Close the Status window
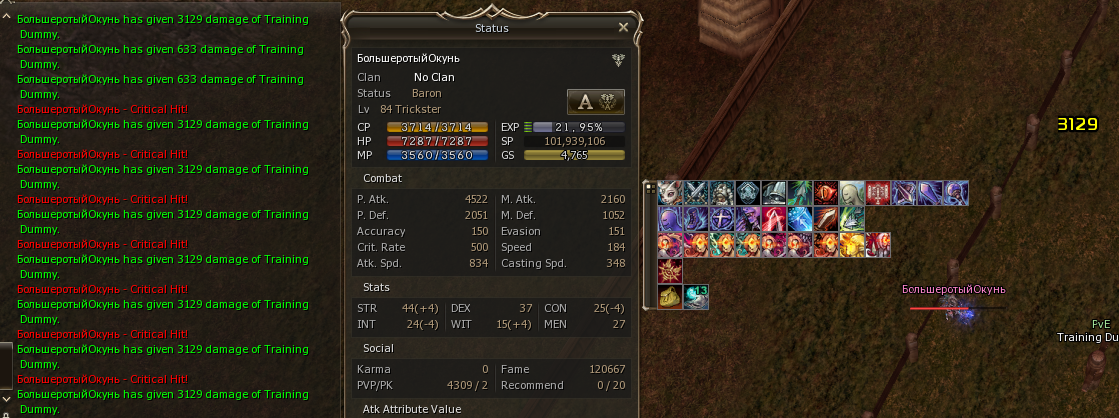 (624, 28)
